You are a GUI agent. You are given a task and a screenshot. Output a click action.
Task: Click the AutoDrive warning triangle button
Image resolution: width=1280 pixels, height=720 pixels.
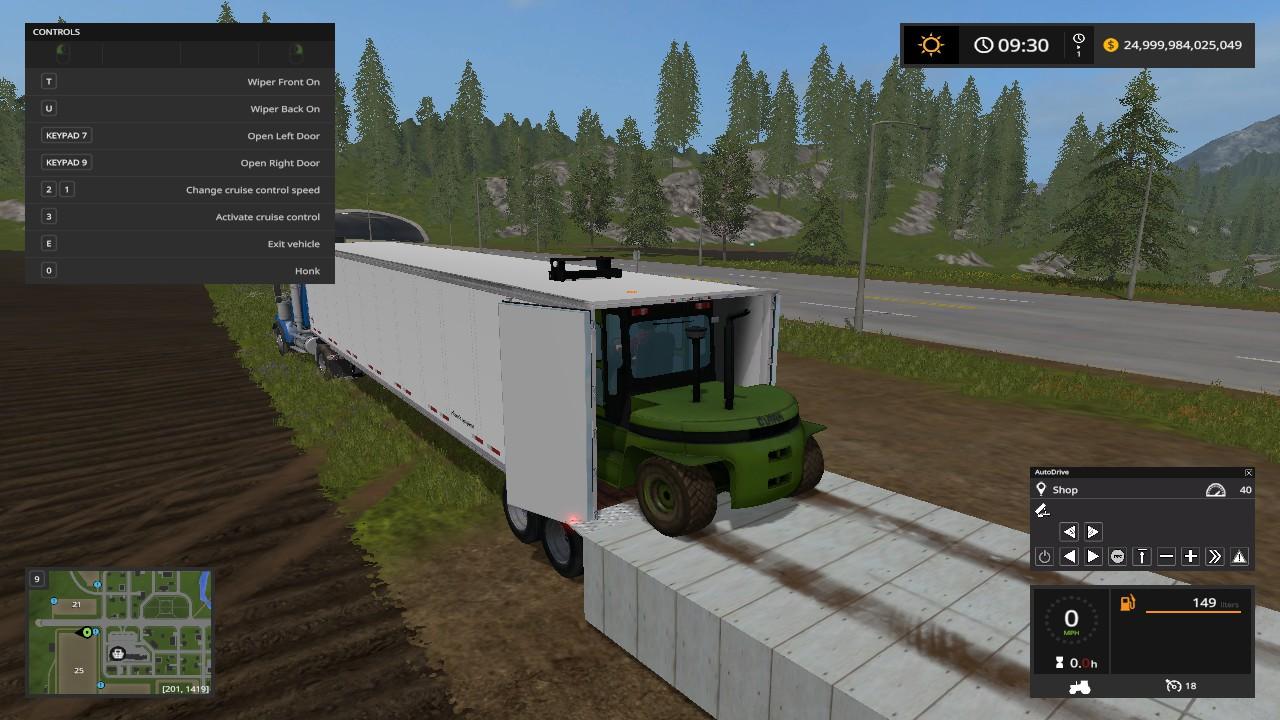(x=1239, y=557)
